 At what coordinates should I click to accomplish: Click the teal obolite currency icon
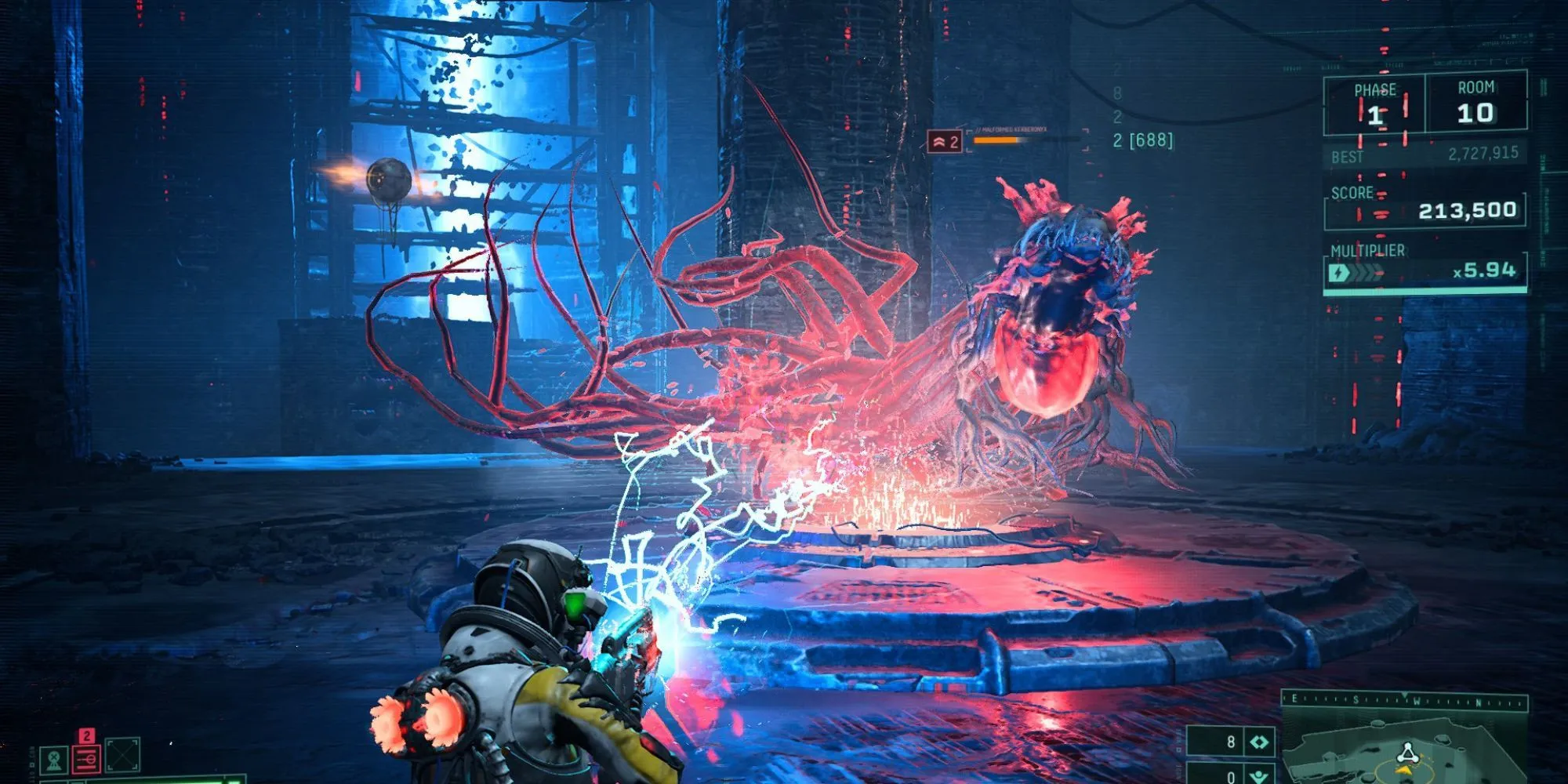1259,742
